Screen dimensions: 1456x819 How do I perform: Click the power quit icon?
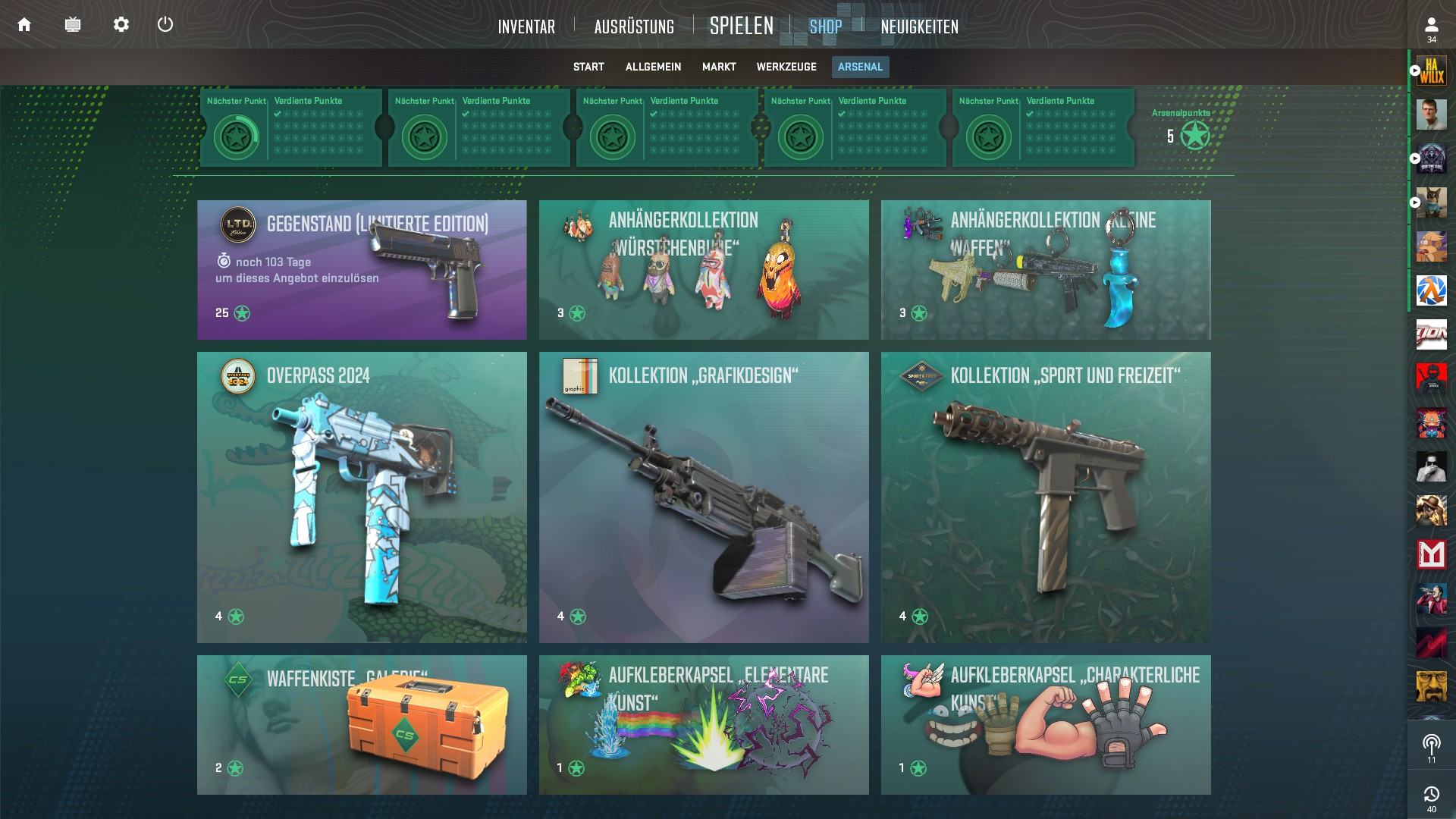pyautogui.click(x=165, y=25)
